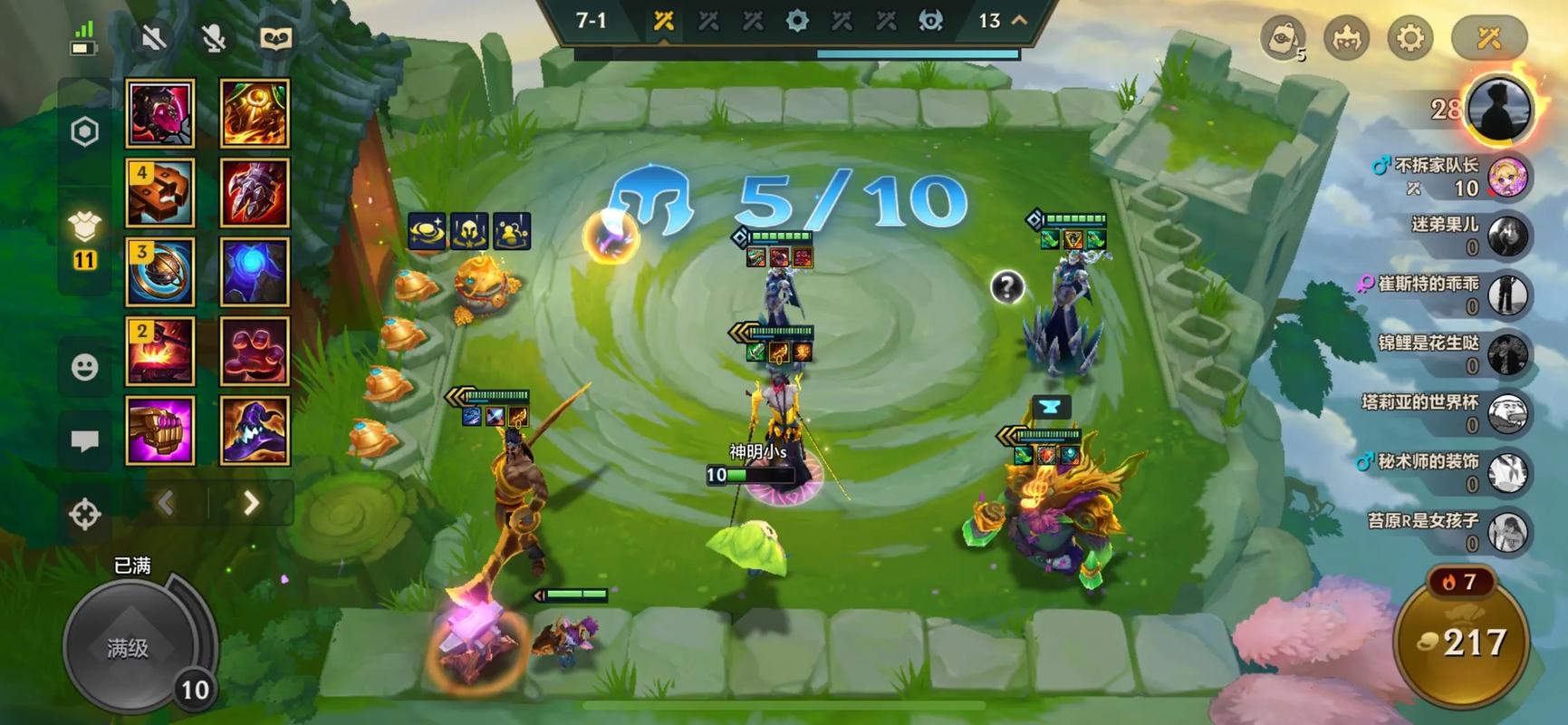Image resolution: width=1568 pixels, height=725 pixels.
Task: Select player 迷弟果儿 in the scoreboard
Action: click(1467, 236)
